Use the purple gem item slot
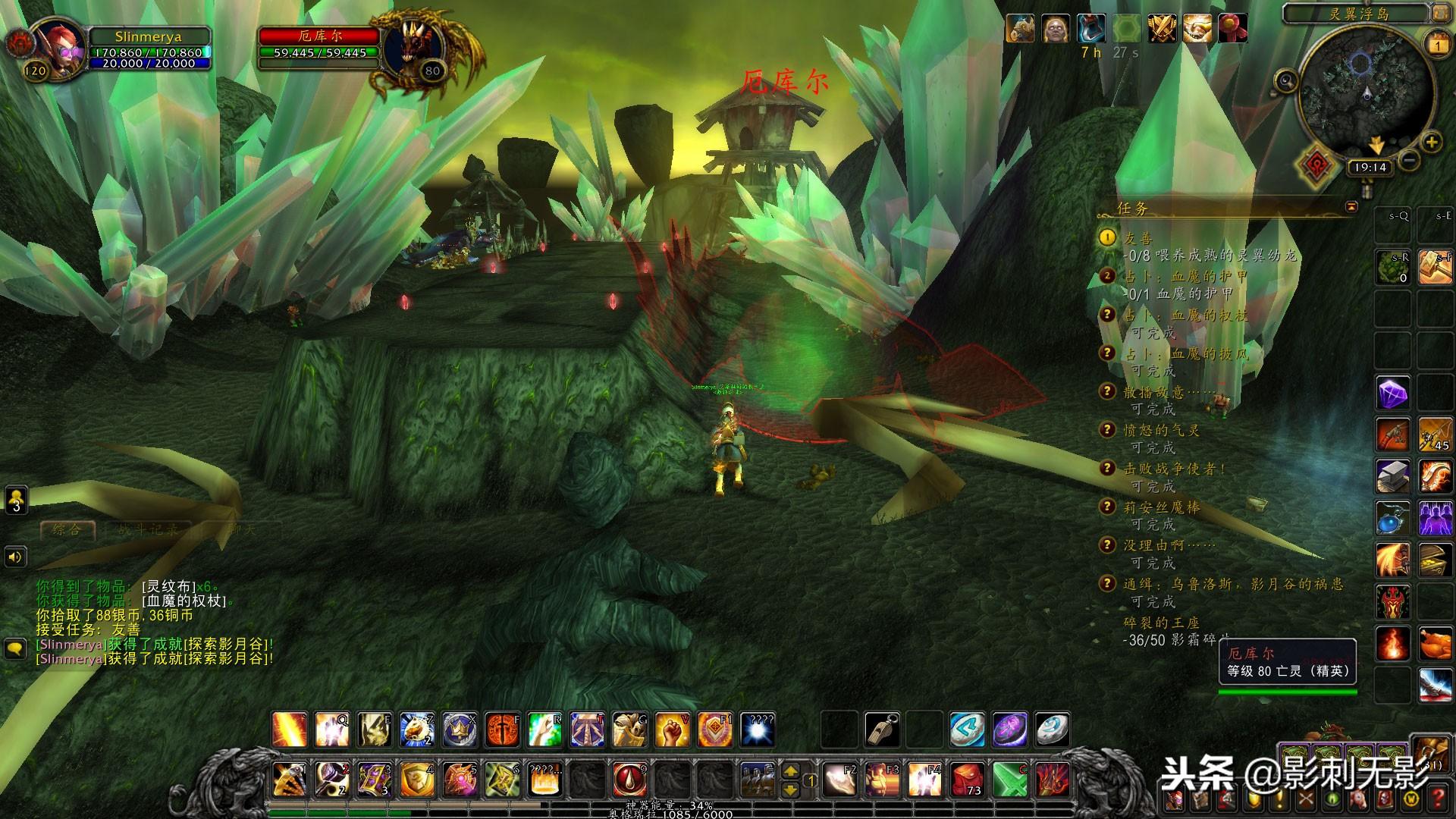1456x819 pixels. coord(1392,394)
